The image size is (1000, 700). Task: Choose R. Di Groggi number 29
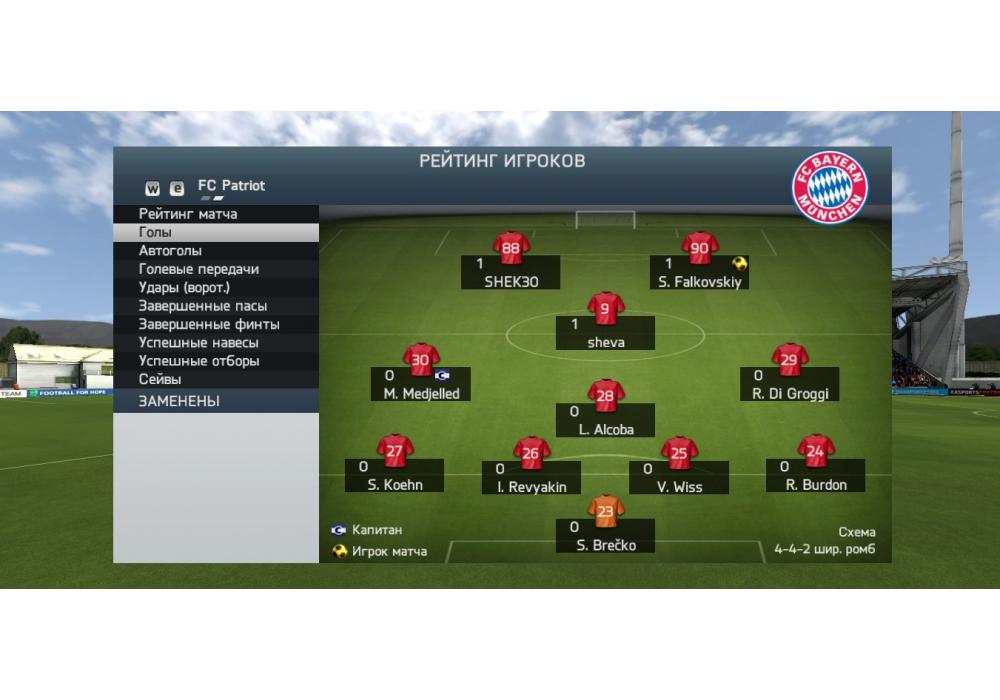point(790,375)
